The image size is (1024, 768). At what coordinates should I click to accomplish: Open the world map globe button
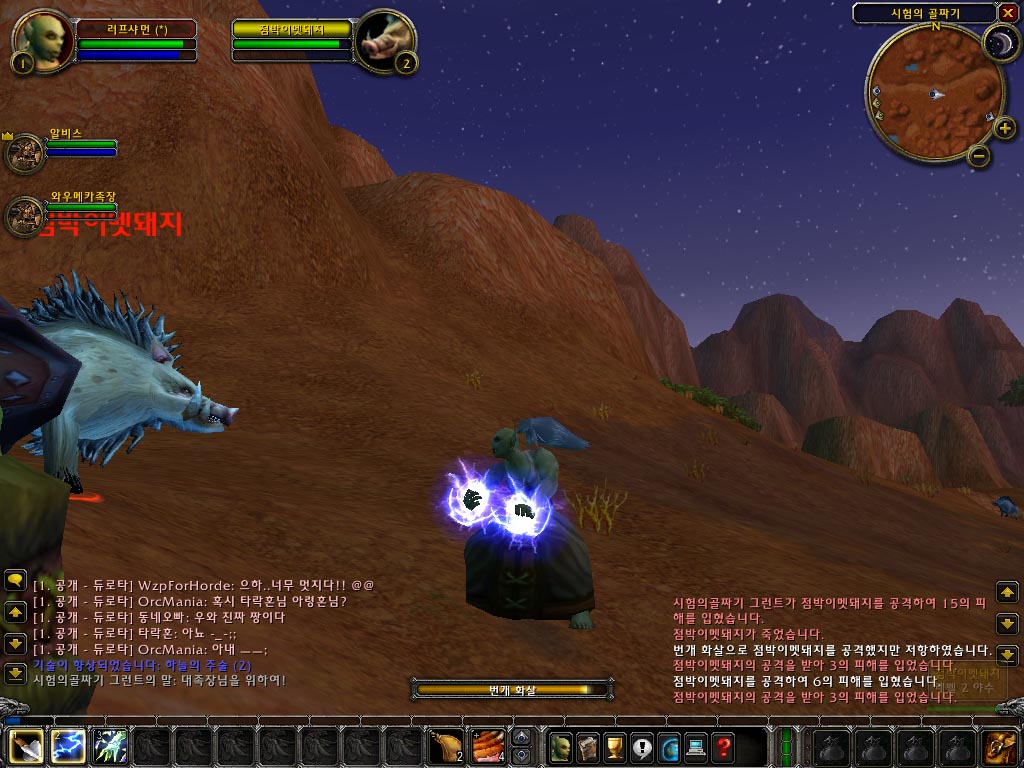point(669,747)
